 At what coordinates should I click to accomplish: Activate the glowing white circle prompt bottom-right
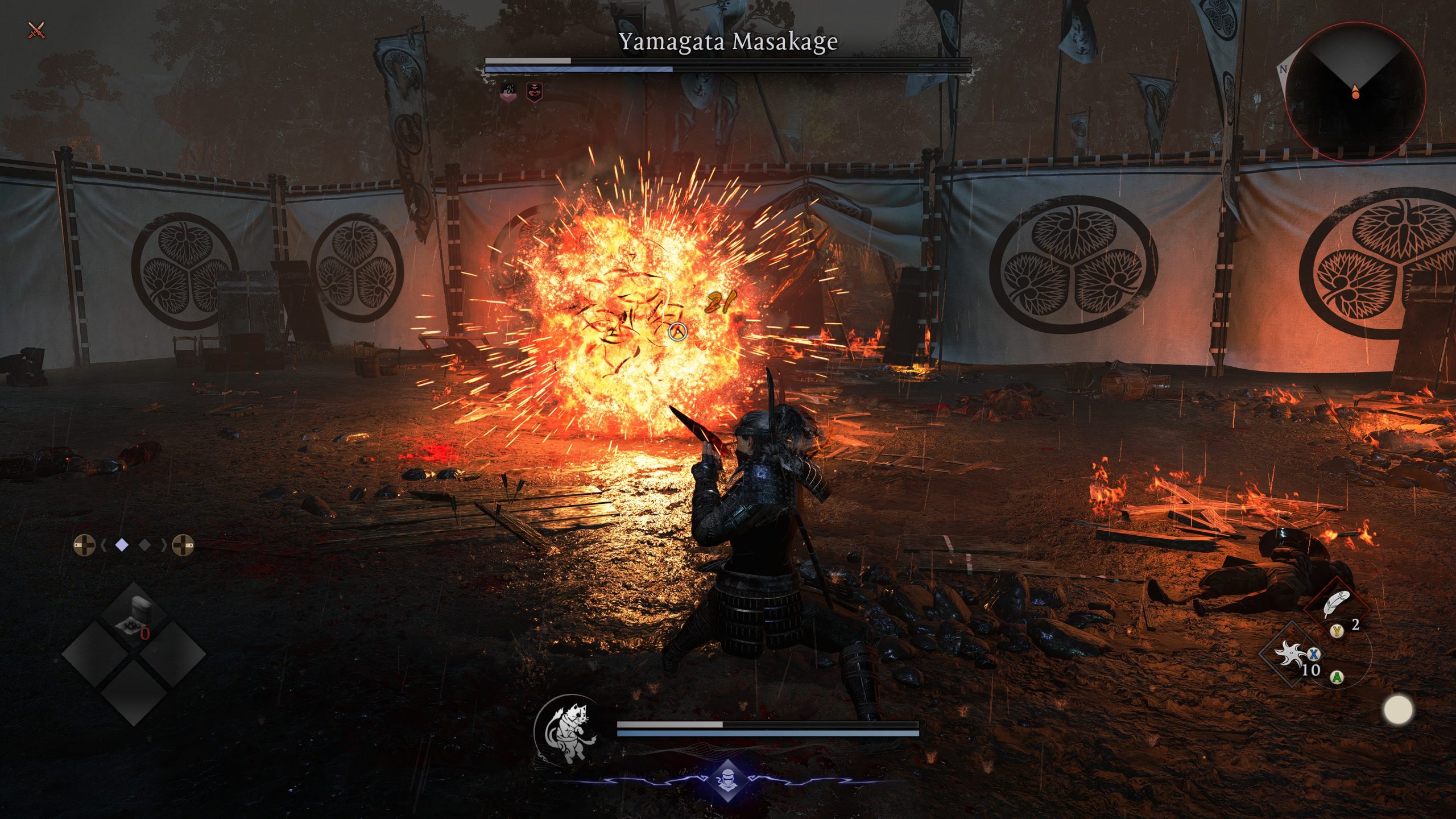point(1398,710)
